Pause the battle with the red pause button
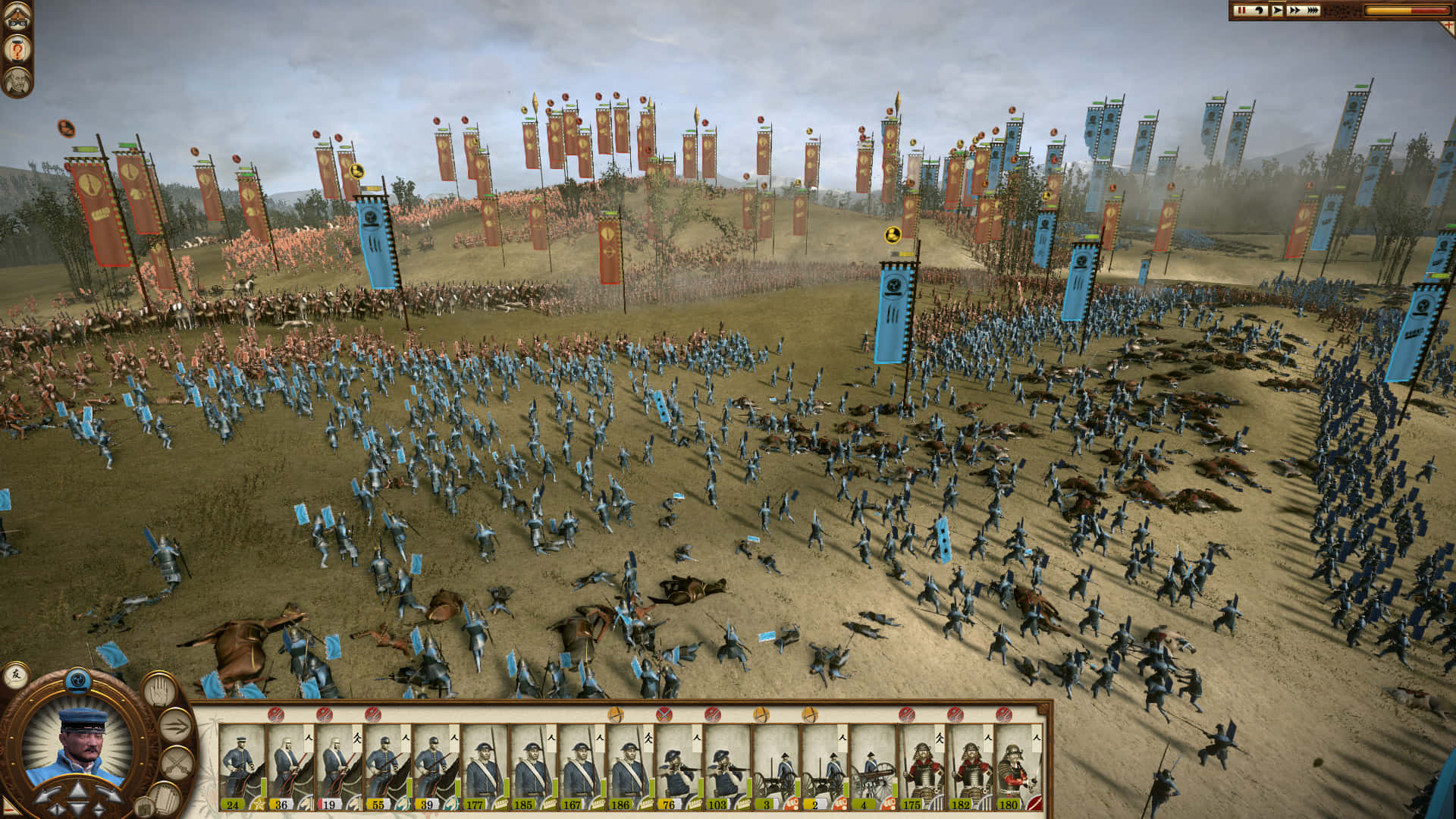 pos(1241,11)
